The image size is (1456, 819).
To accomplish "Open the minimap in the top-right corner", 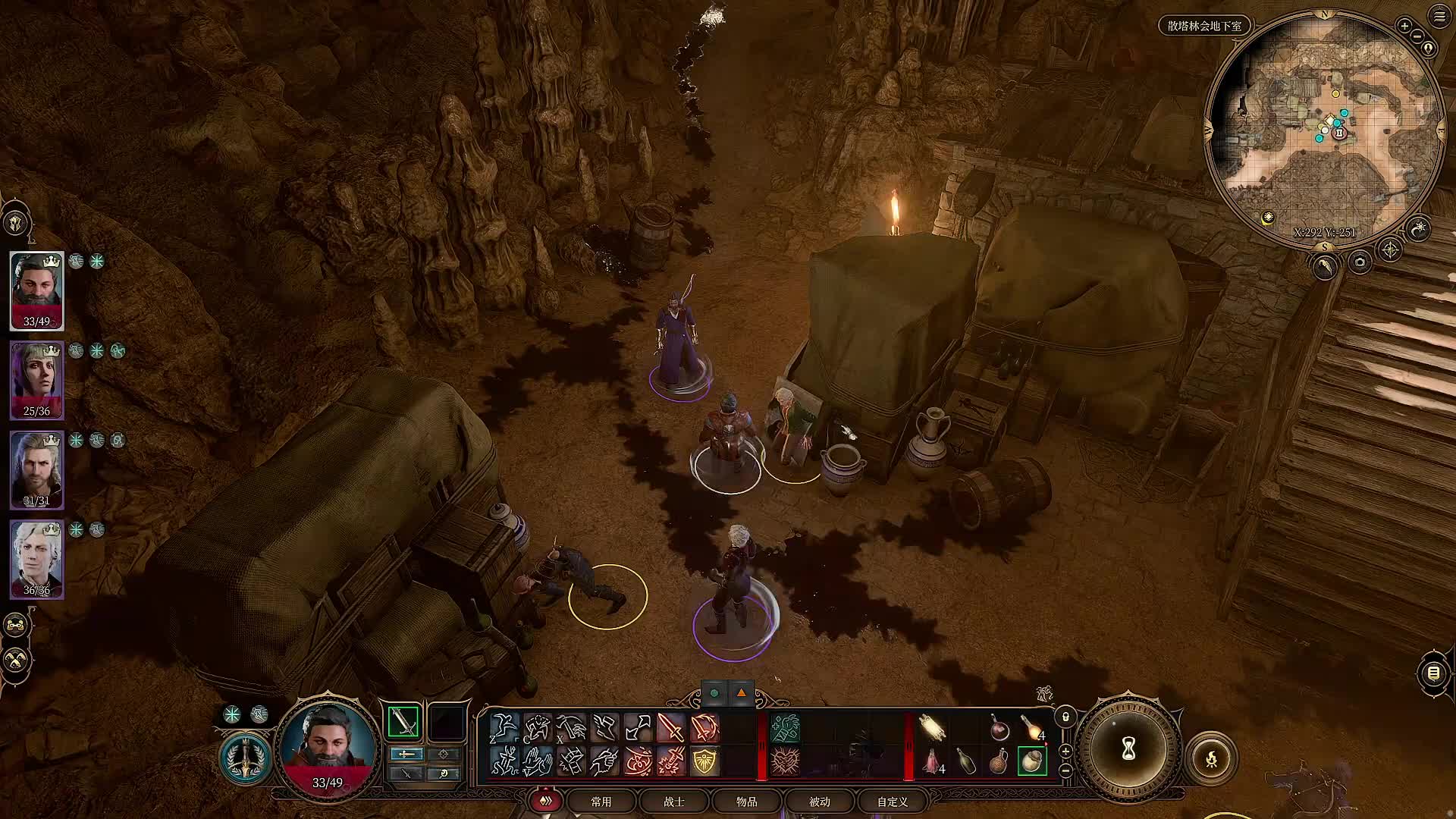I will tap(1324, 129).
